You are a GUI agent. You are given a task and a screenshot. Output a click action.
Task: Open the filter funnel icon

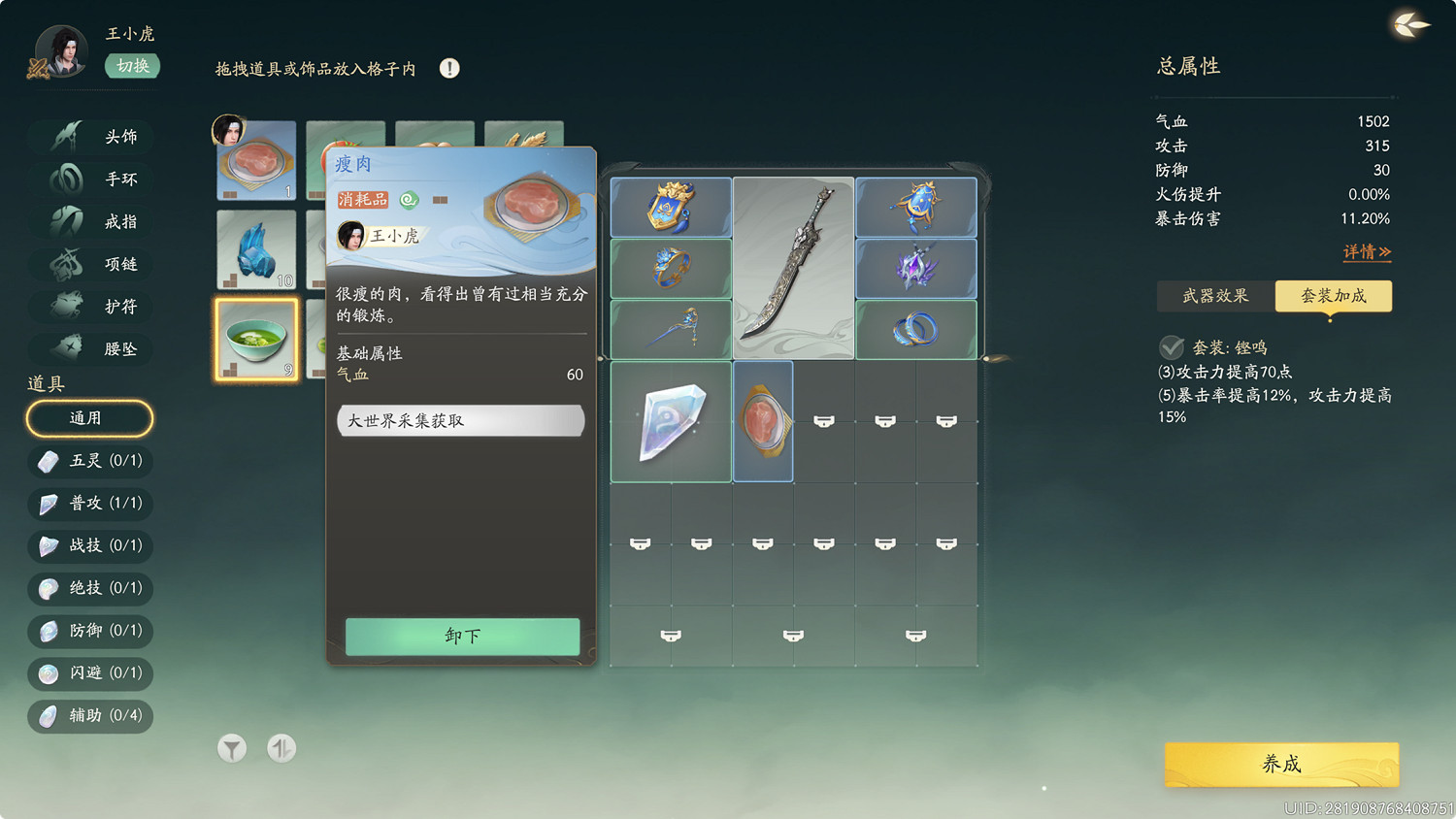[231, 748]
